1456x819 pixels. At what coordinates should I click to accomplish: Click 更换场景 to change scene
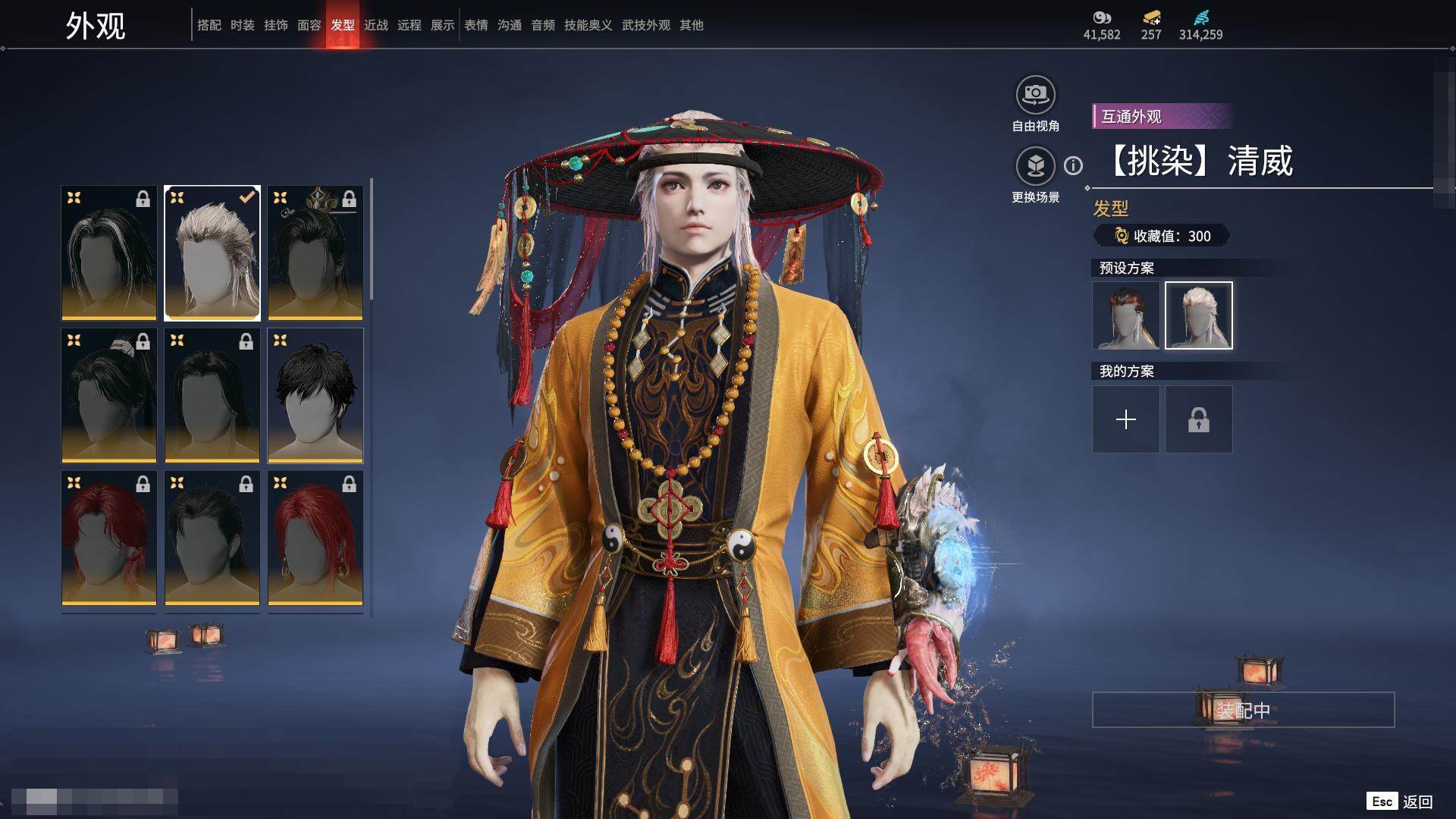1035,166
